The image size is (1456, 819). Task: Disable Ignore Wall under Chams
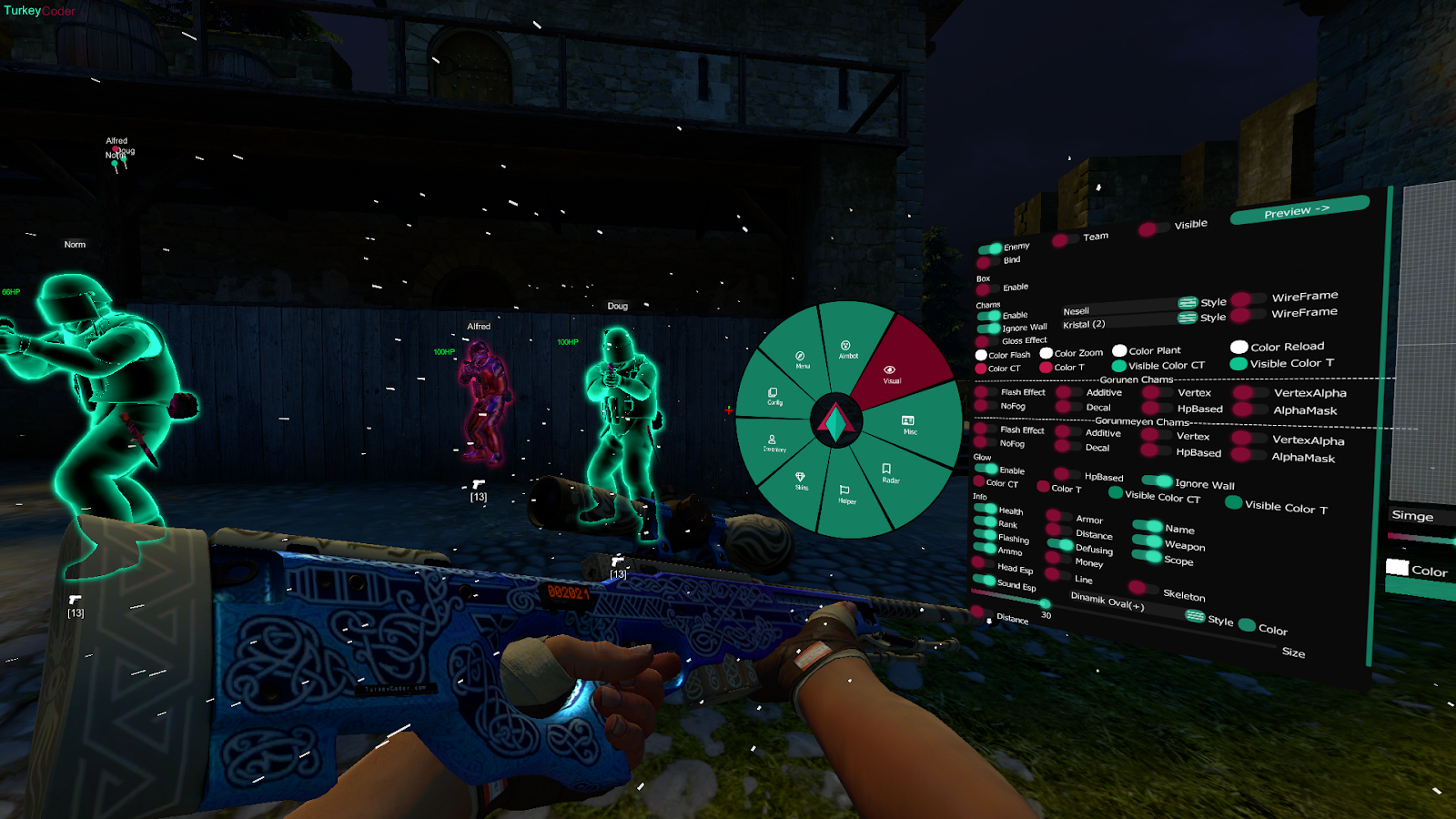tap(987, 327)
